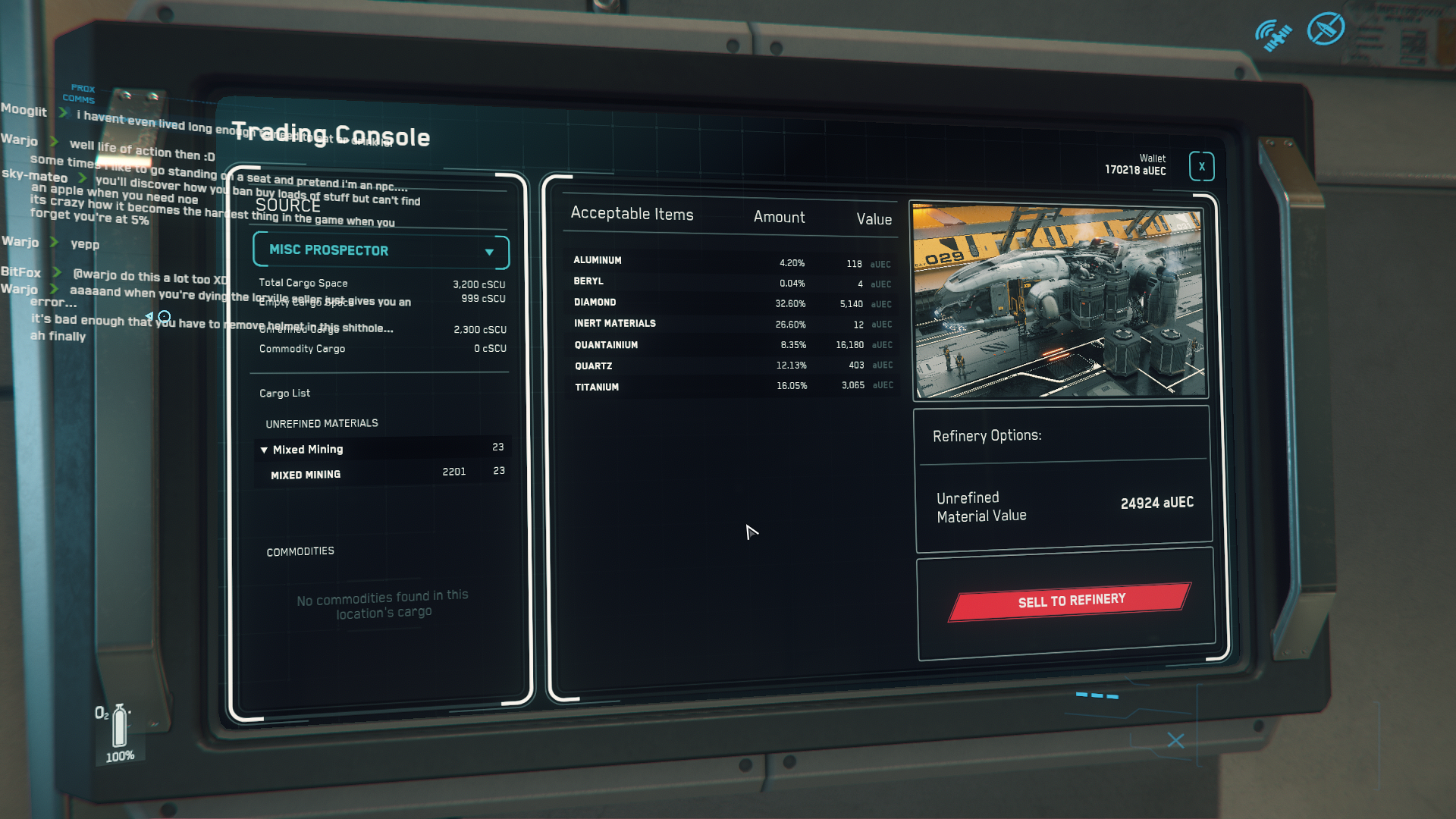Select the Beryl item row
This screenshot has width=1456, height=819.
[x=732, y=282]
